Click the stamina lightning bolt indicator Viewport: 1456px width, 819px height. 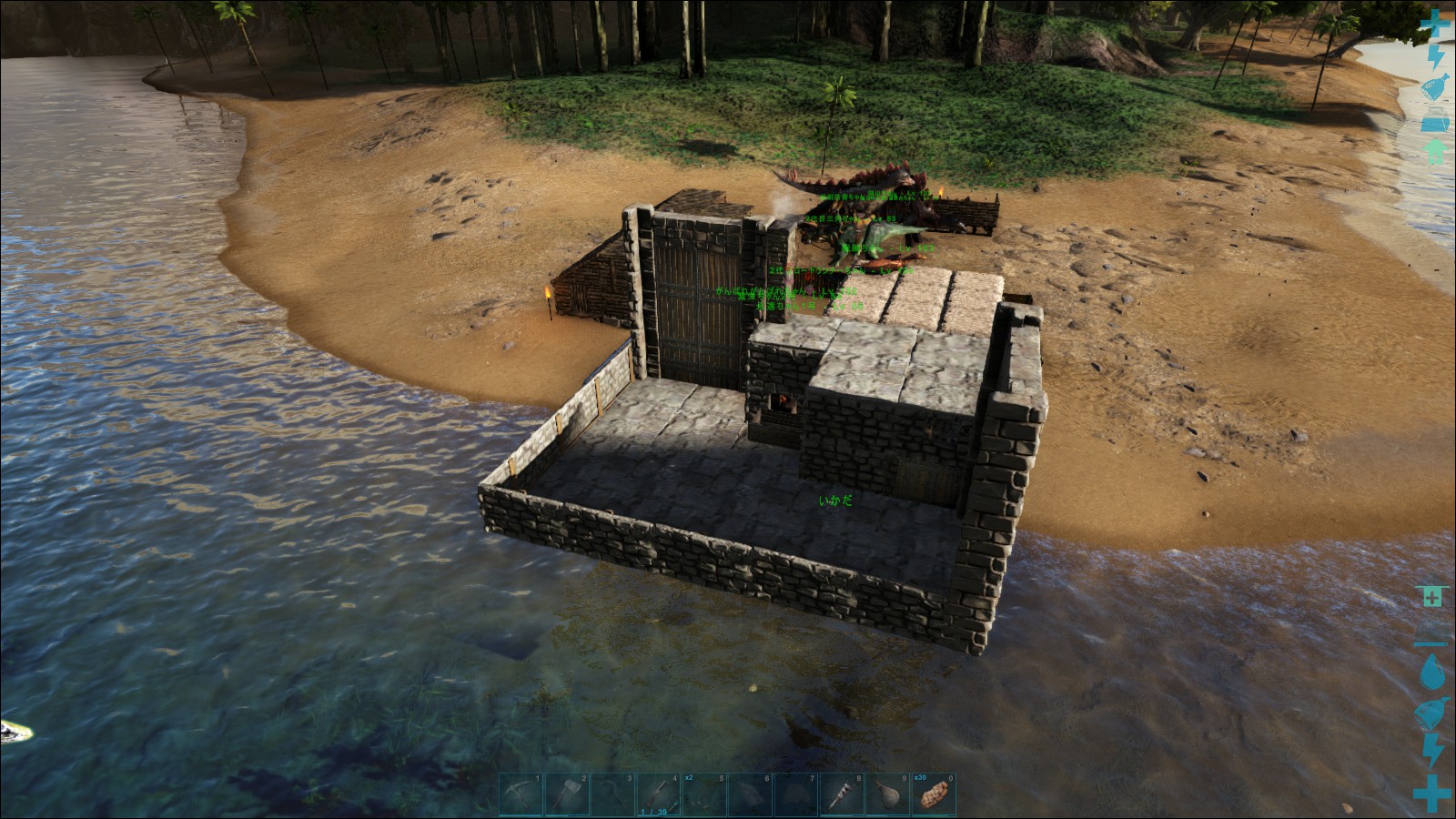pyautogui.click(x=1435, y=55)
